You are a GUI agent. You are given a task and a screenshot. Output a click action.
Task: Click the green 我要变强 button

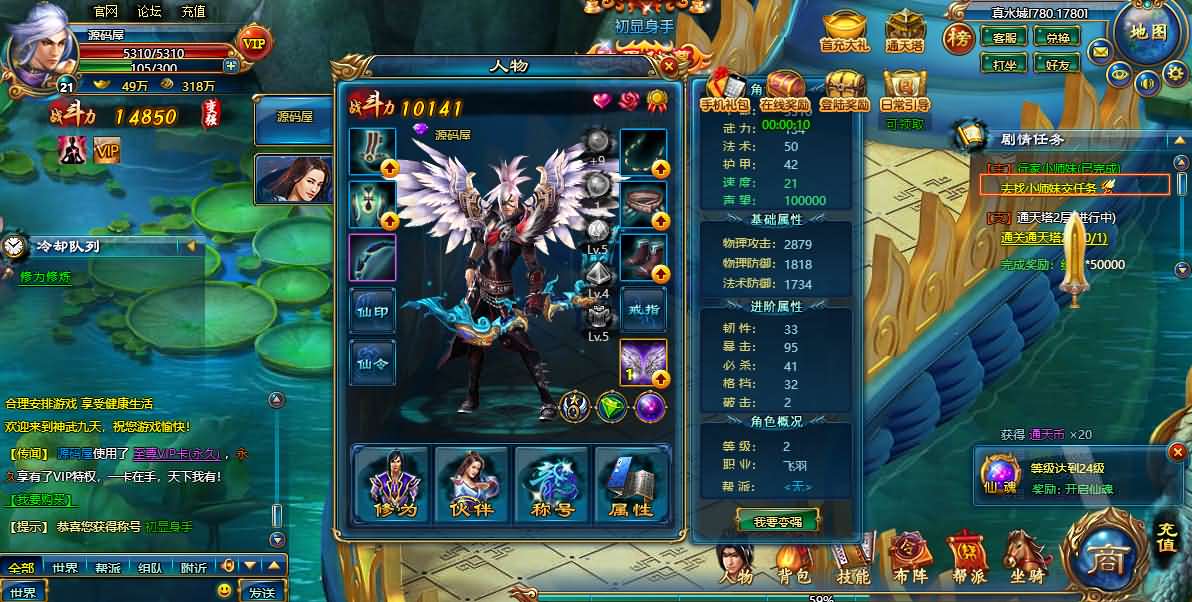(x=777, y=521)
